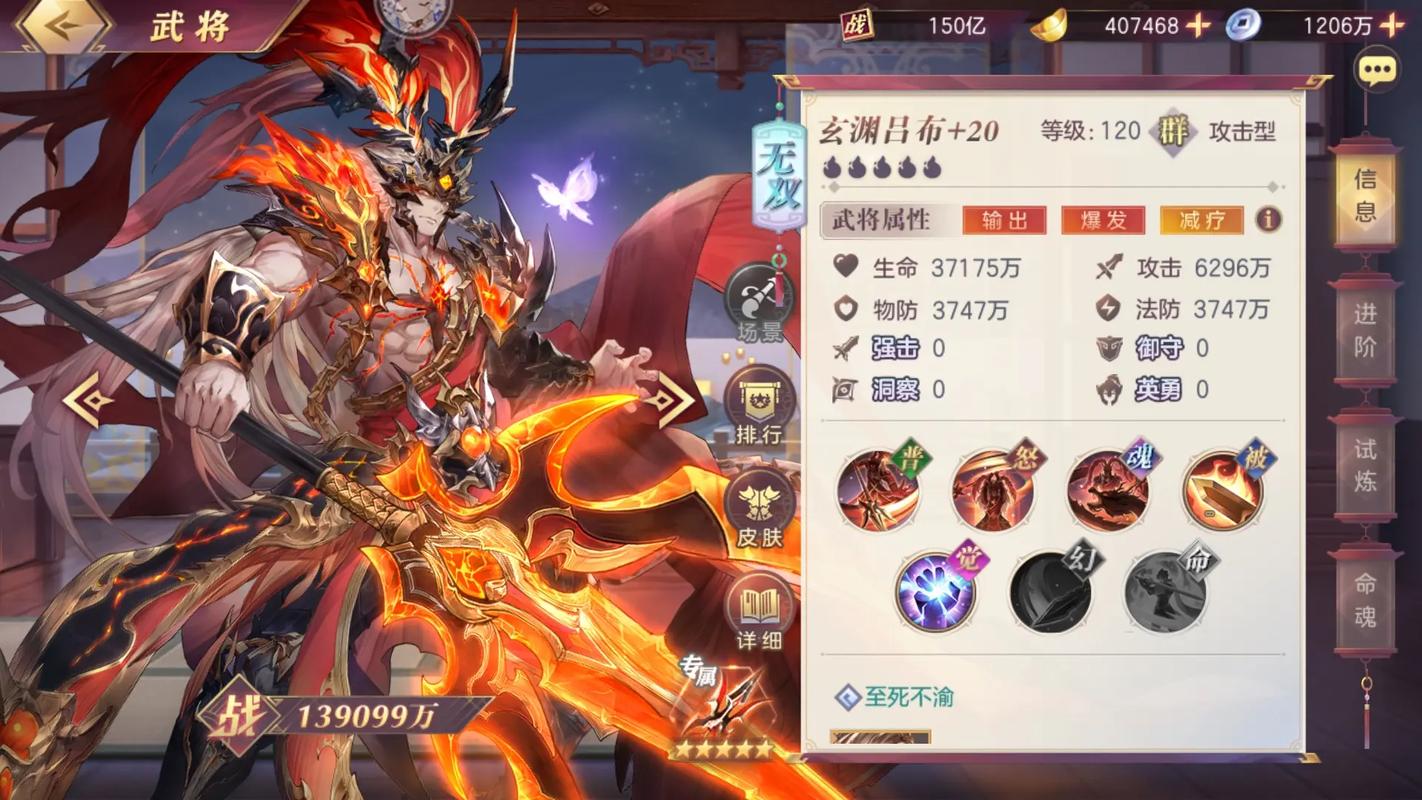This screenshot has width=1422, height=800.
Task: Toggle the 输出 output stat view
Action: click(1005, 220)
